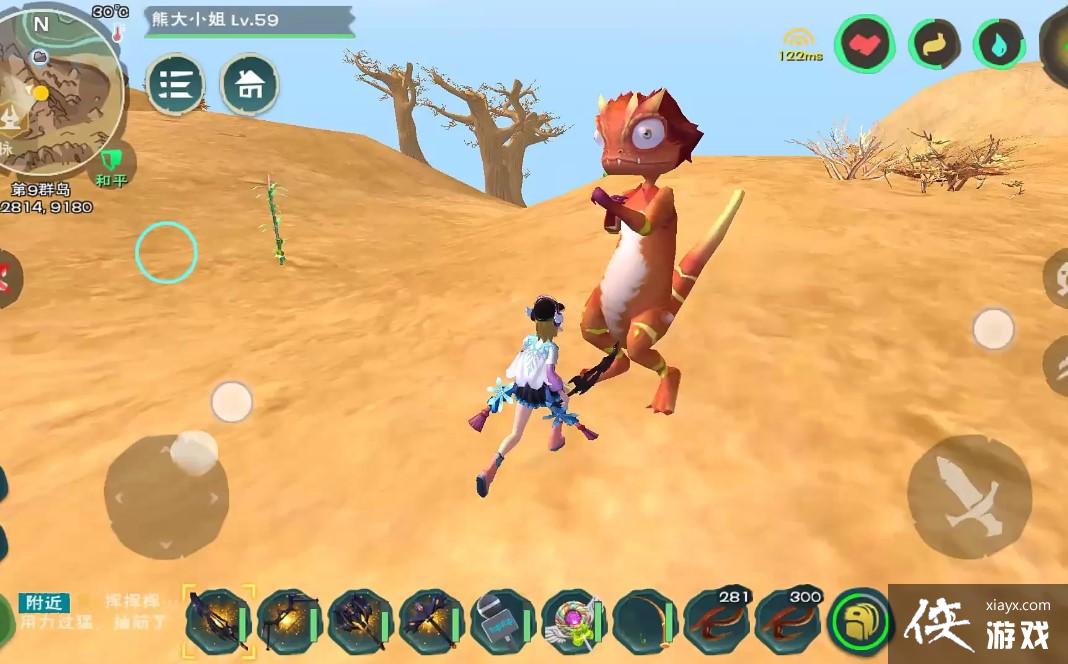Open the circular minimap
This screenshot has width=1068, height=664.
click(62, 90)
